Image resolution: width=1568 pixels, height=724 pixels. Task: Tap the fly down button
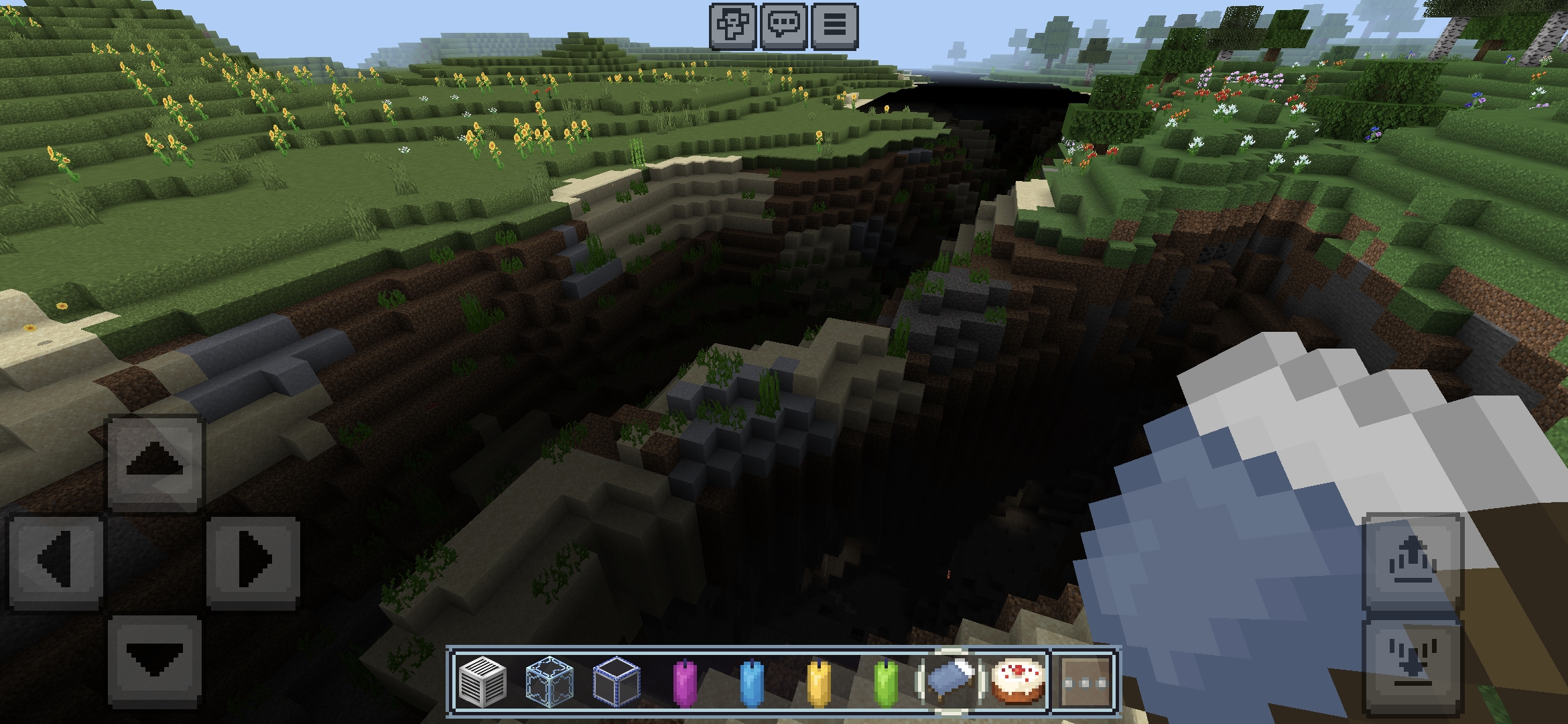pos(1413,664)
